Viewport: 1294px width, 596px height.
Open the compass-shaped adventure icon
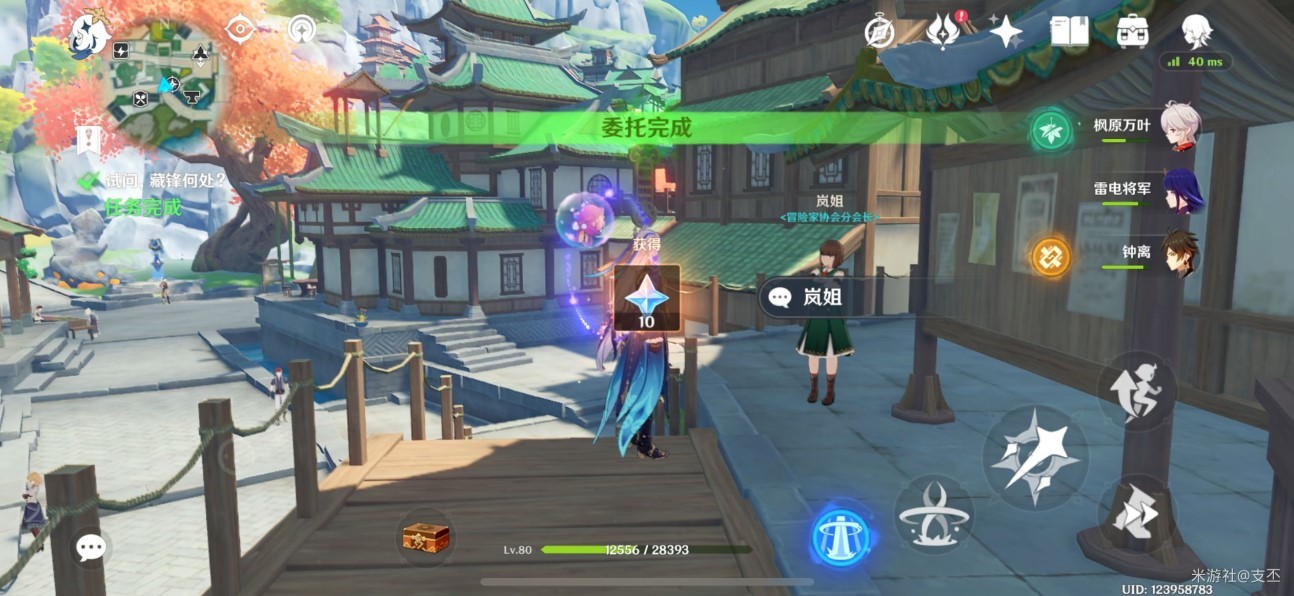point(880,33)
